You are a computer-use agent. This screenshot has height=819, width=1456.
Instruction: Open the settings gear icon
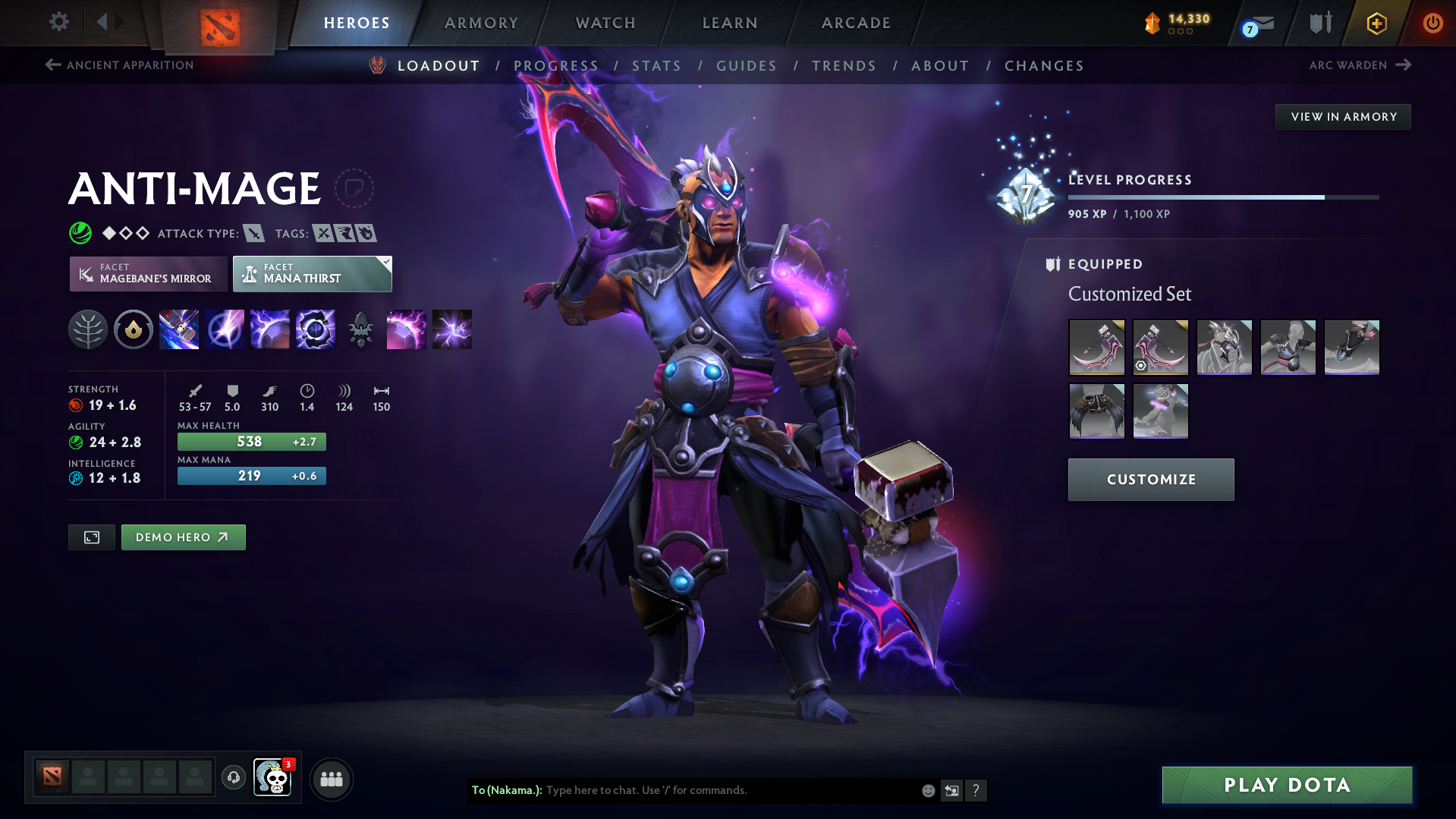coord(58,22)
